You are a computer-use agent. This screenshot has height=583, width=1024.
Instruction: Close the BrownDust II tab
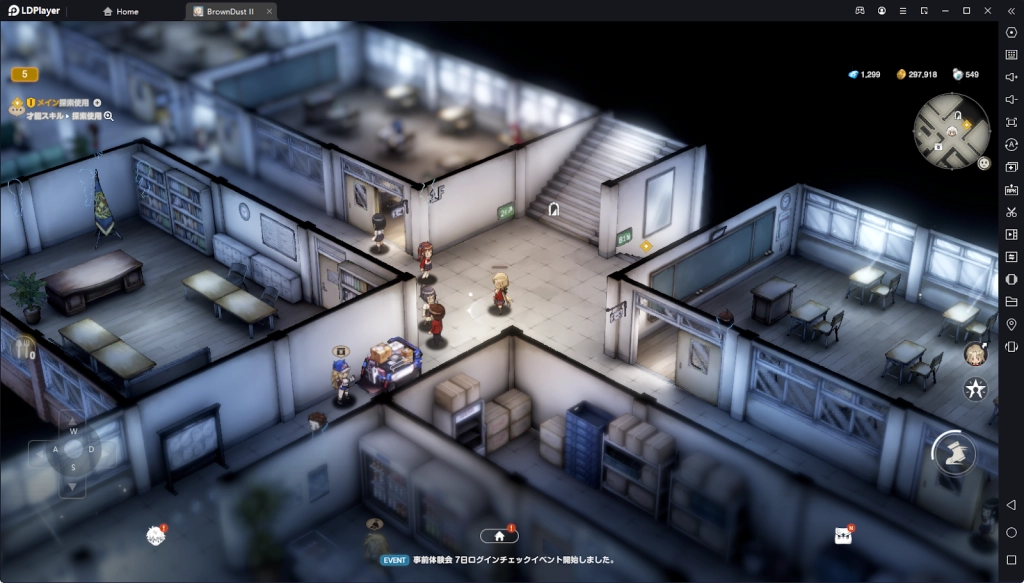pos(270,11)
